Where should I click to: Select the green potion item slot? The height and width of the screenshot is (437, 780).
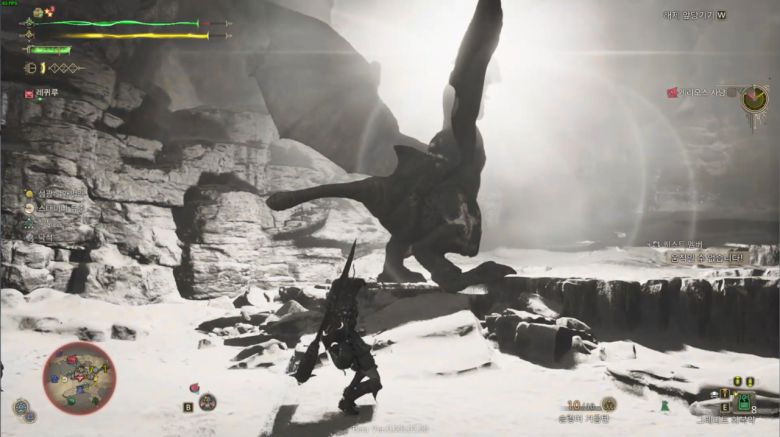(743, 401)
